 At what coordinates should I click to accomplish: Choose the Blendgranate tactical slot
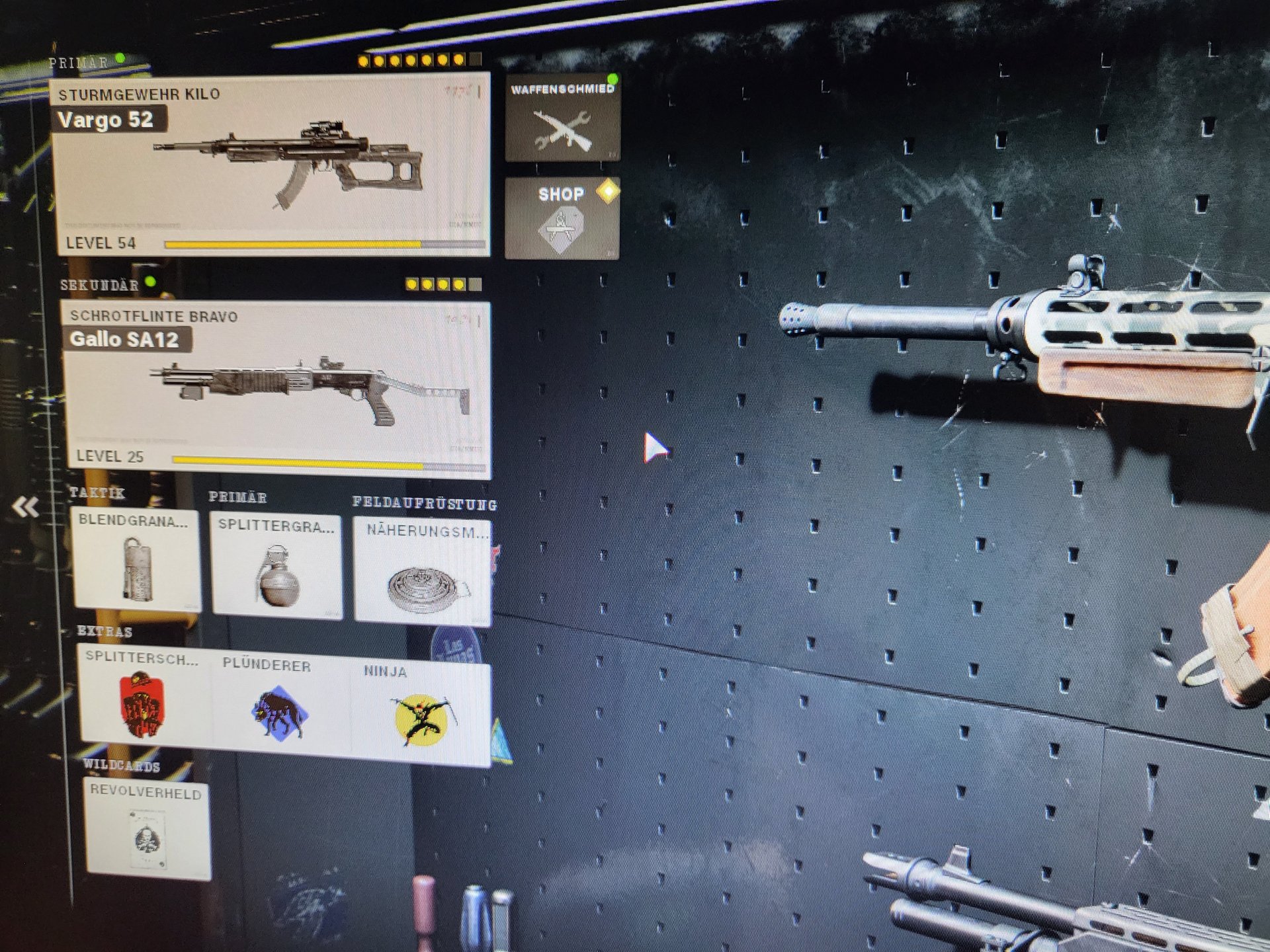tap(137, 559)
